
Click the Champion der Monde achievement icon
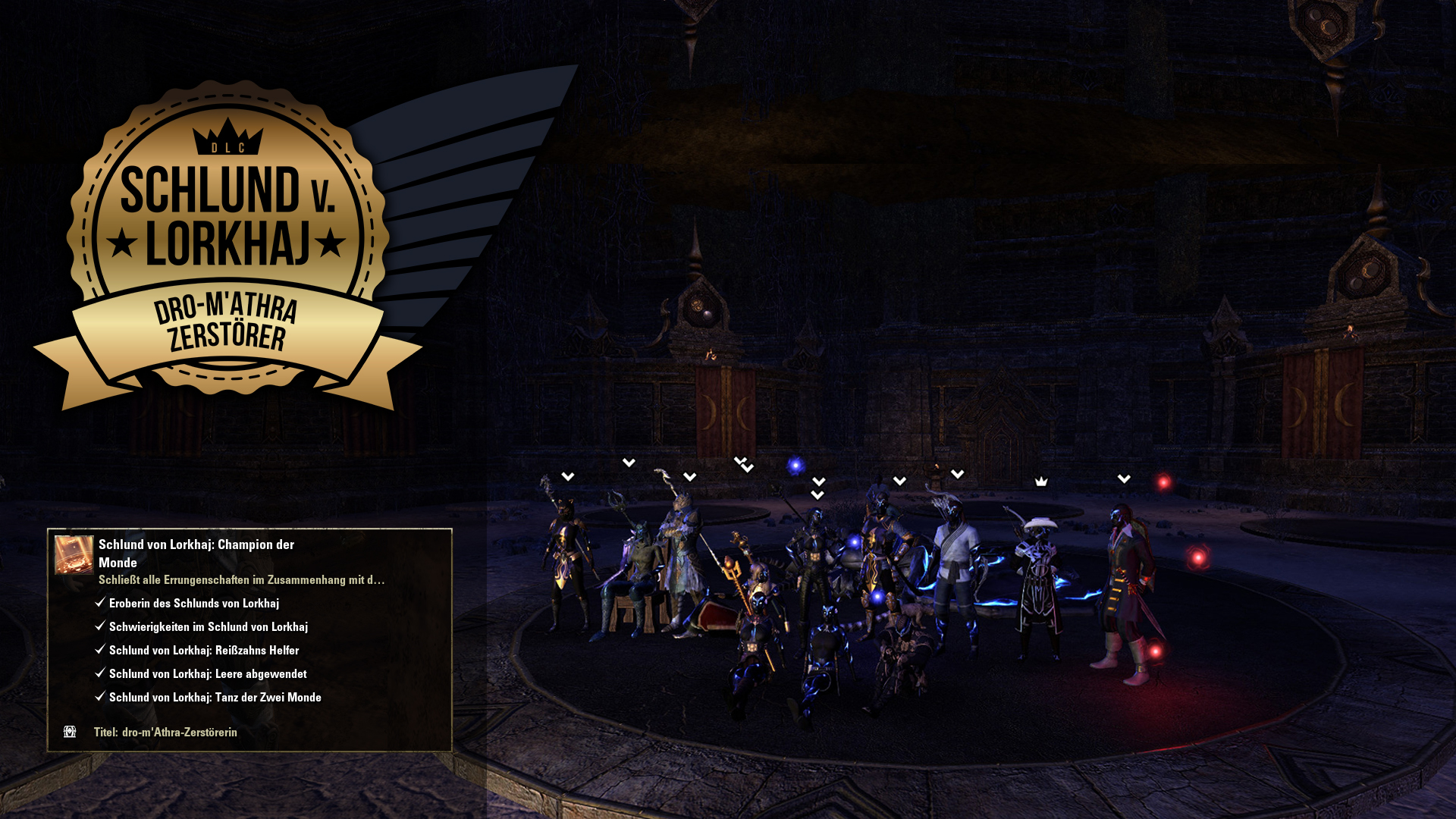[74, 554]
